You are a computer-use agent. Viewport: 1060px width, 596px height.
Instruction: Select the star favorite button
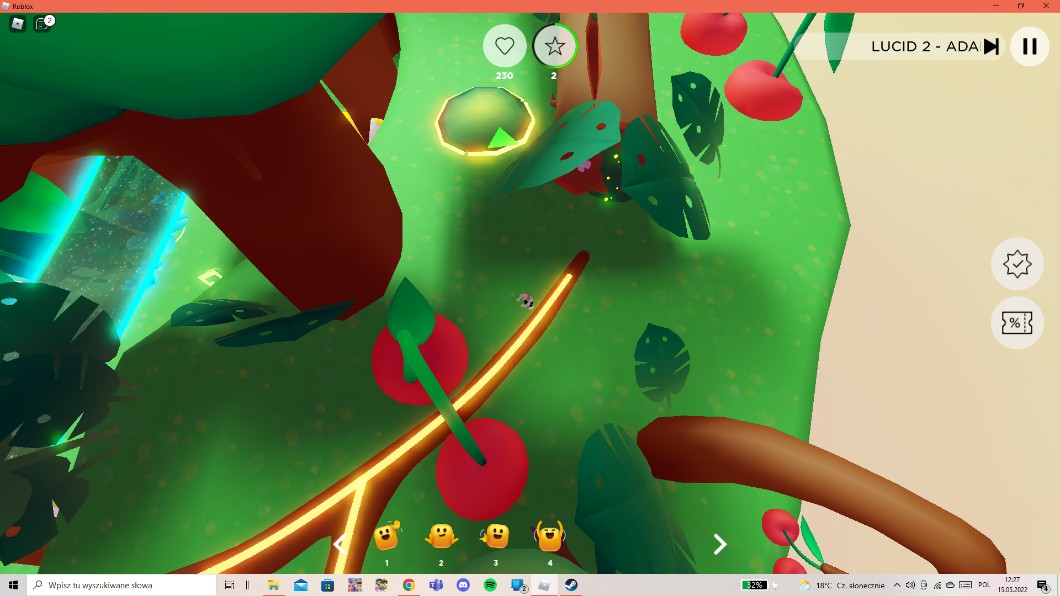[555, 46]
